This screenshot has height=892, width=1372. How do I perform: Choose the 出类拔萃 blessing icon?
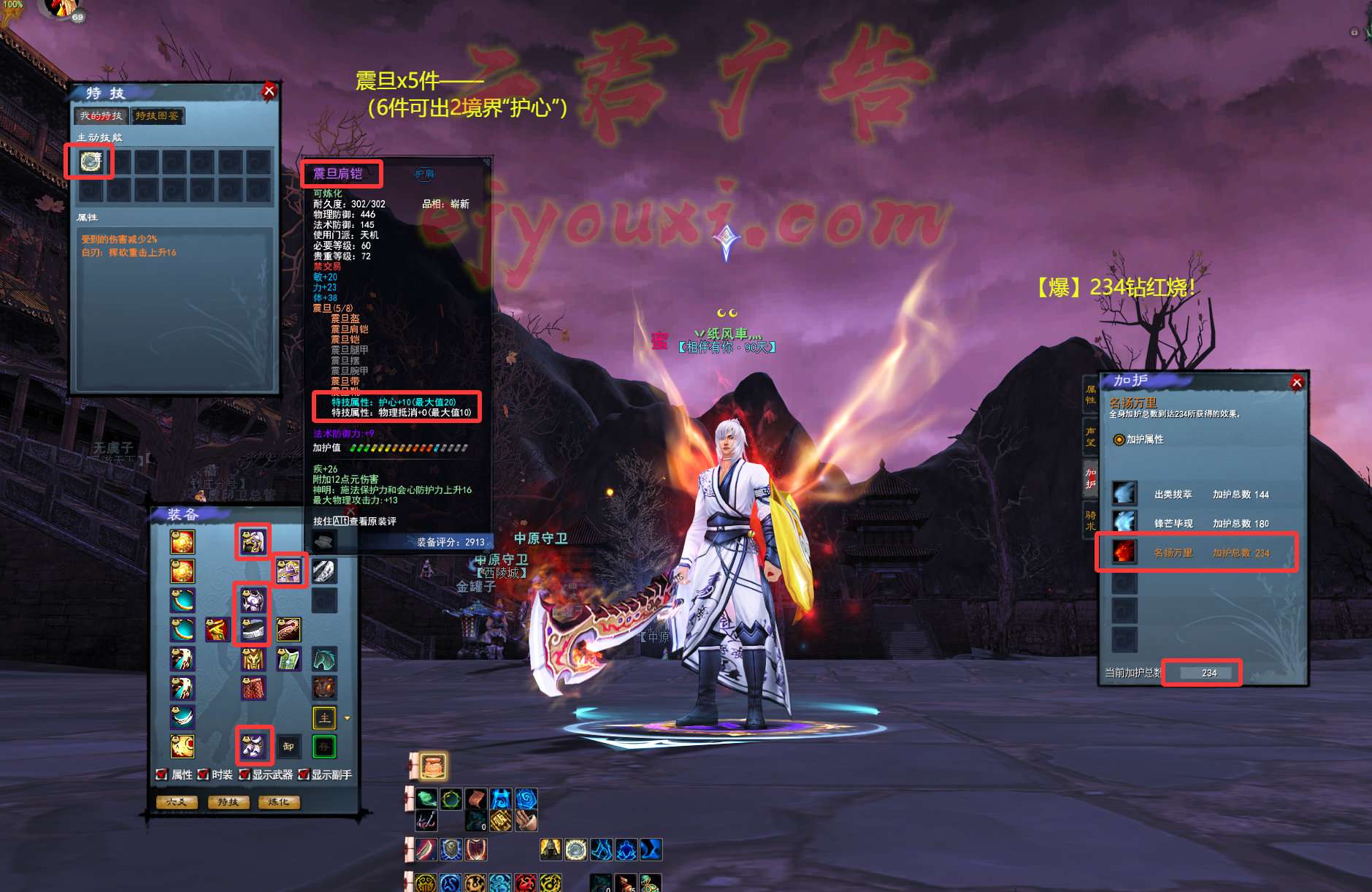click(1124, 494)
